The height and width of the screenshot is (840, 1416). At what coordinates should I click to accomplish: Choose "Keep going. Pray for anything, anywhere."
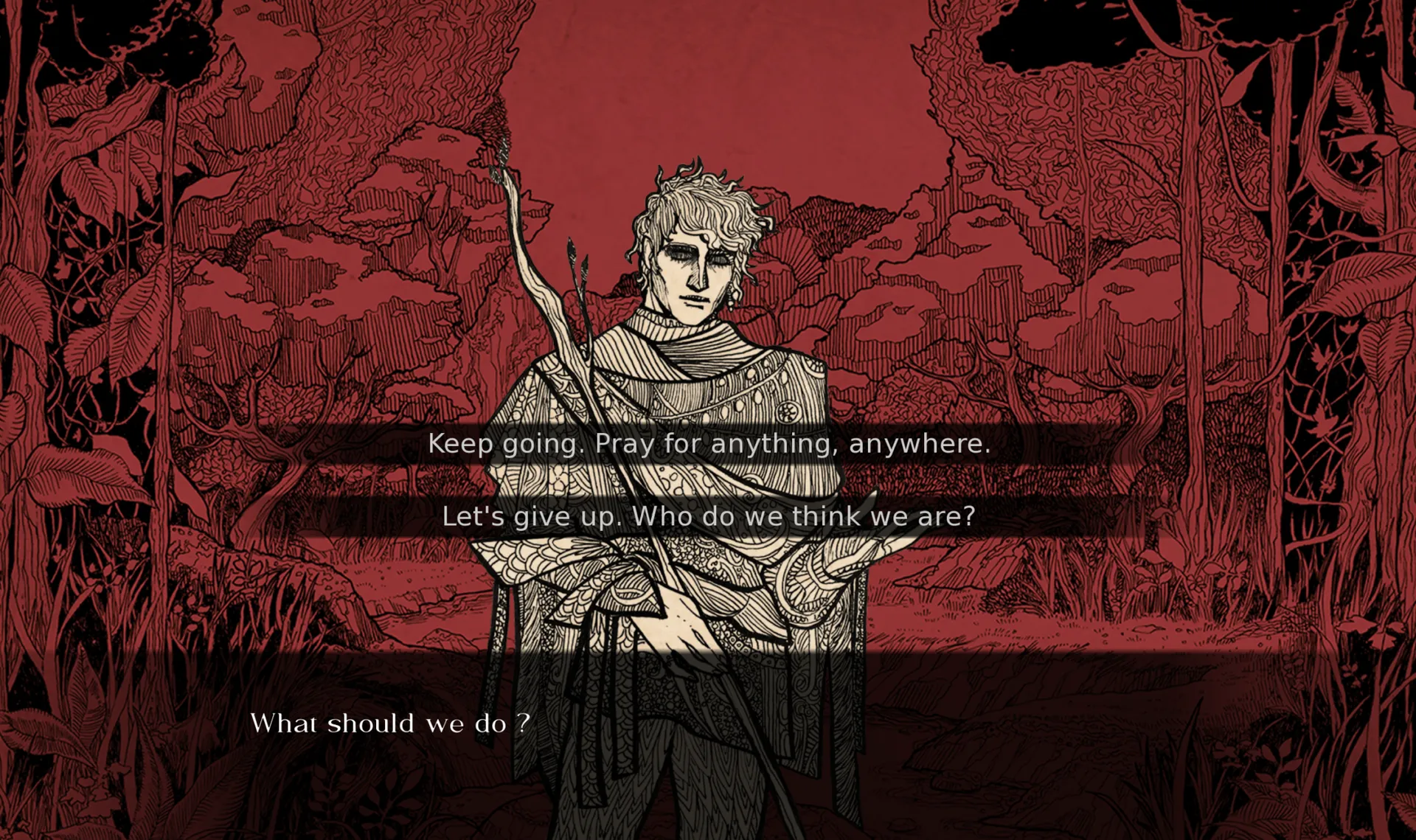(x=709, y=444)
